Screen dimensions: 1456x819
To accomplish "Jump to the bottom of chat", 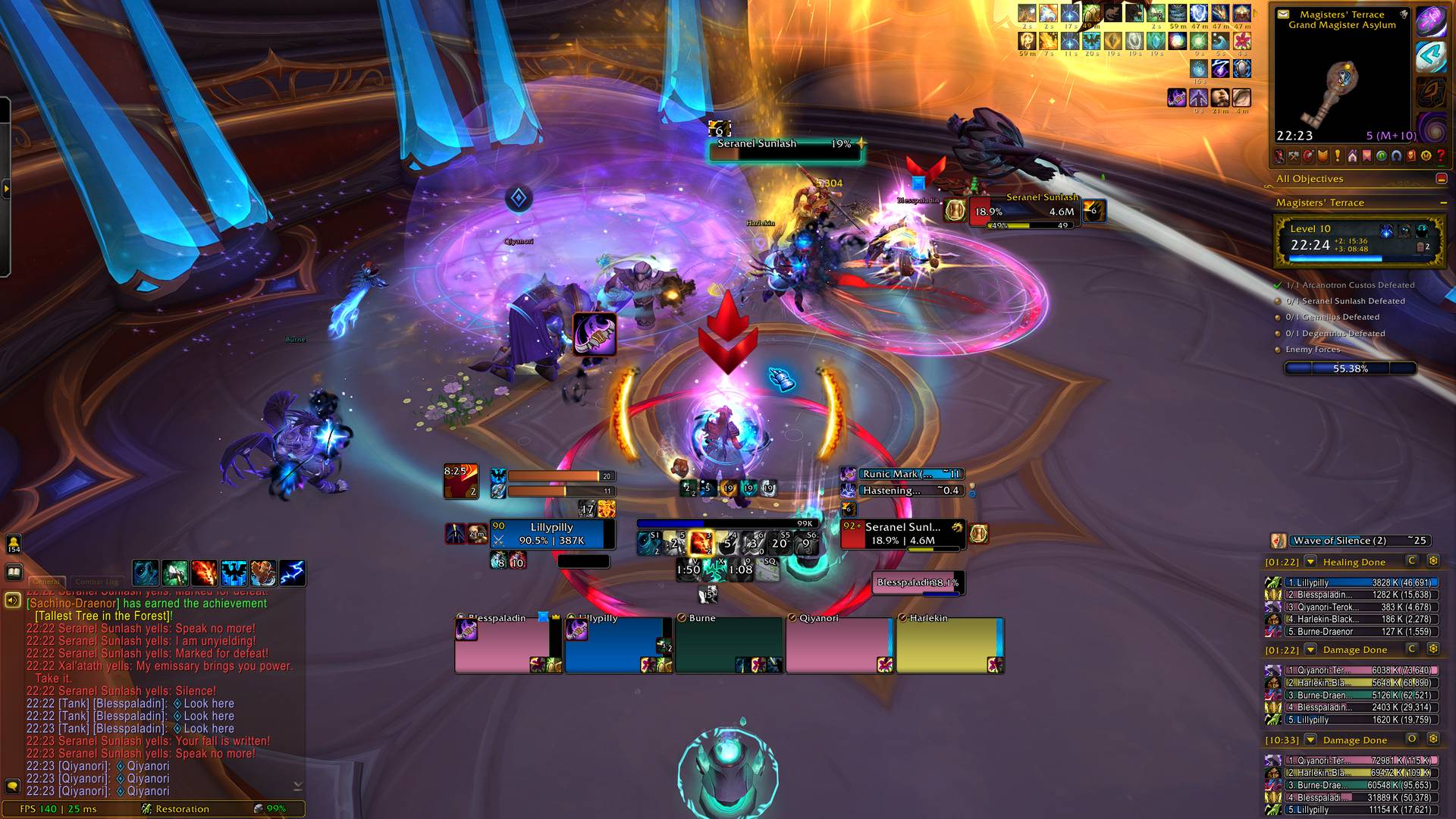I will [297, 786].
